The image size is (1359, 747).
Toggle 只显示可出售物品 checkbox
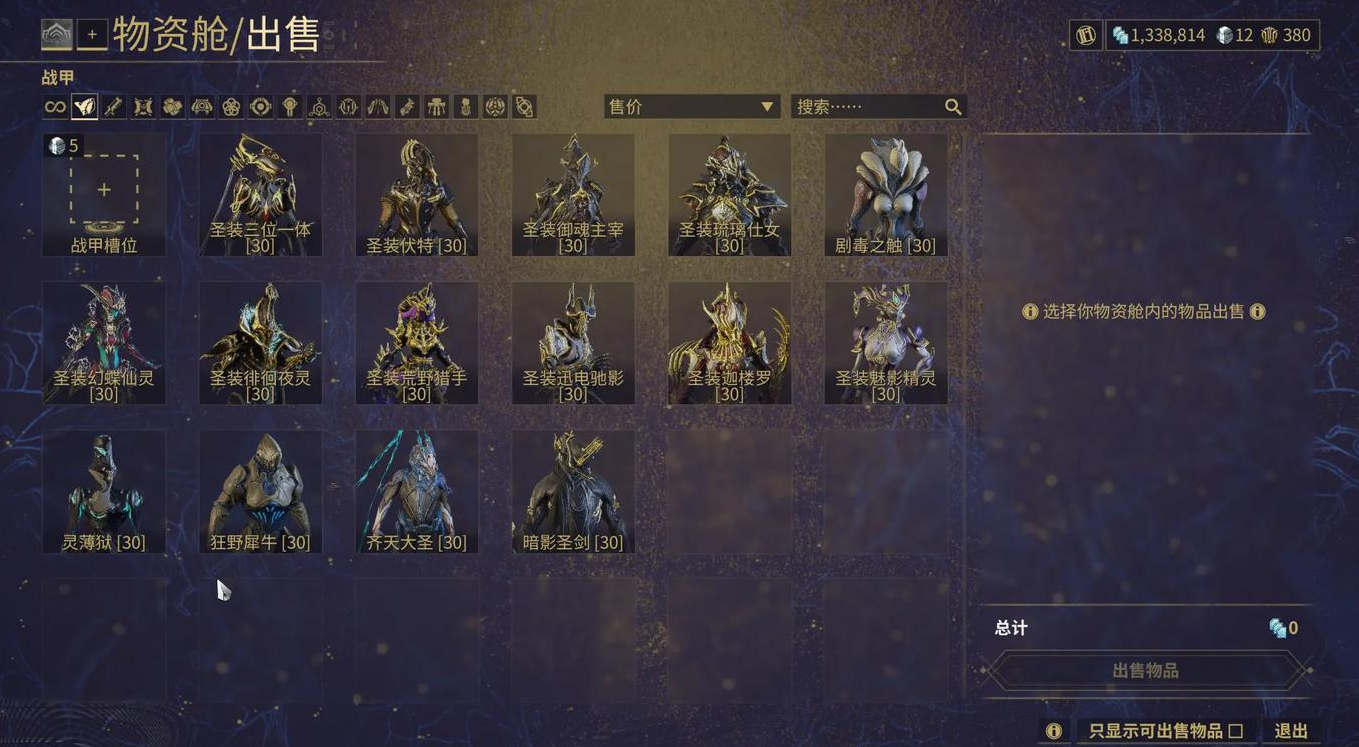point(1236,731)
